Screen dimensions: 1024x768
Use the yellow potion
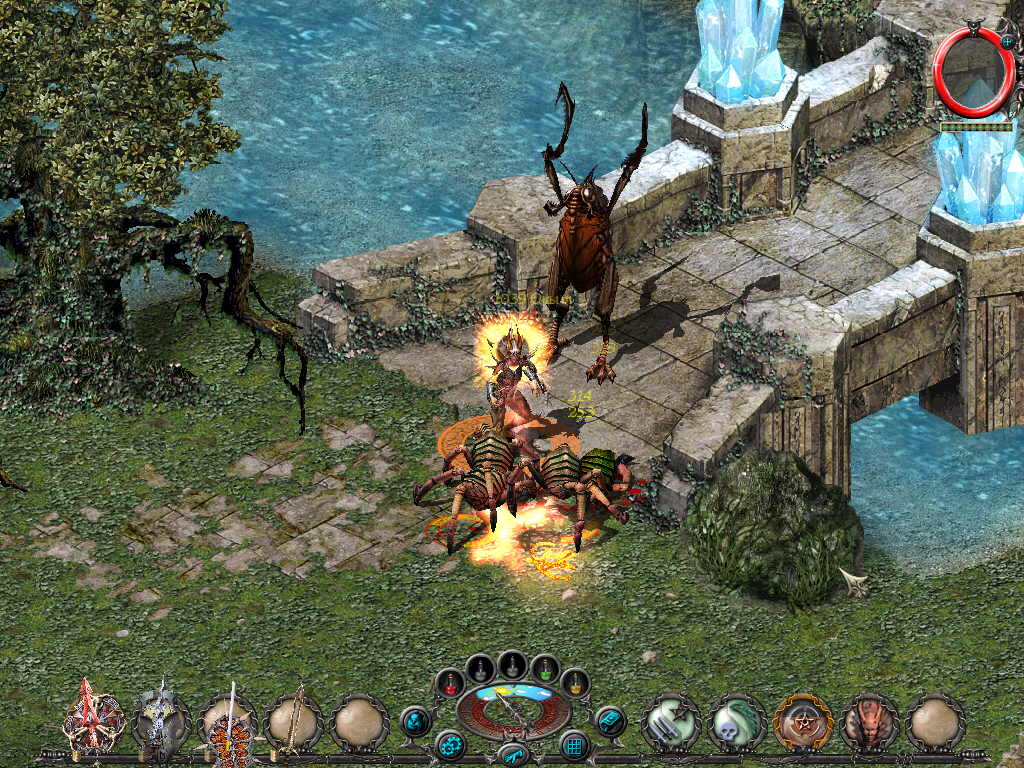click(575, 683)
